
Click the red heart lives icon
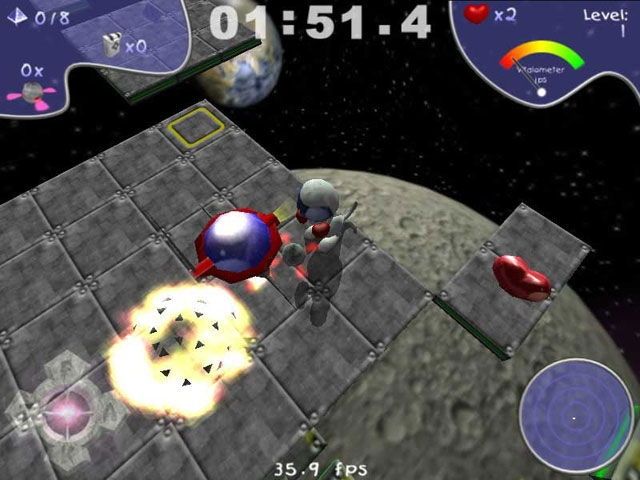click(x=477, y=15)
